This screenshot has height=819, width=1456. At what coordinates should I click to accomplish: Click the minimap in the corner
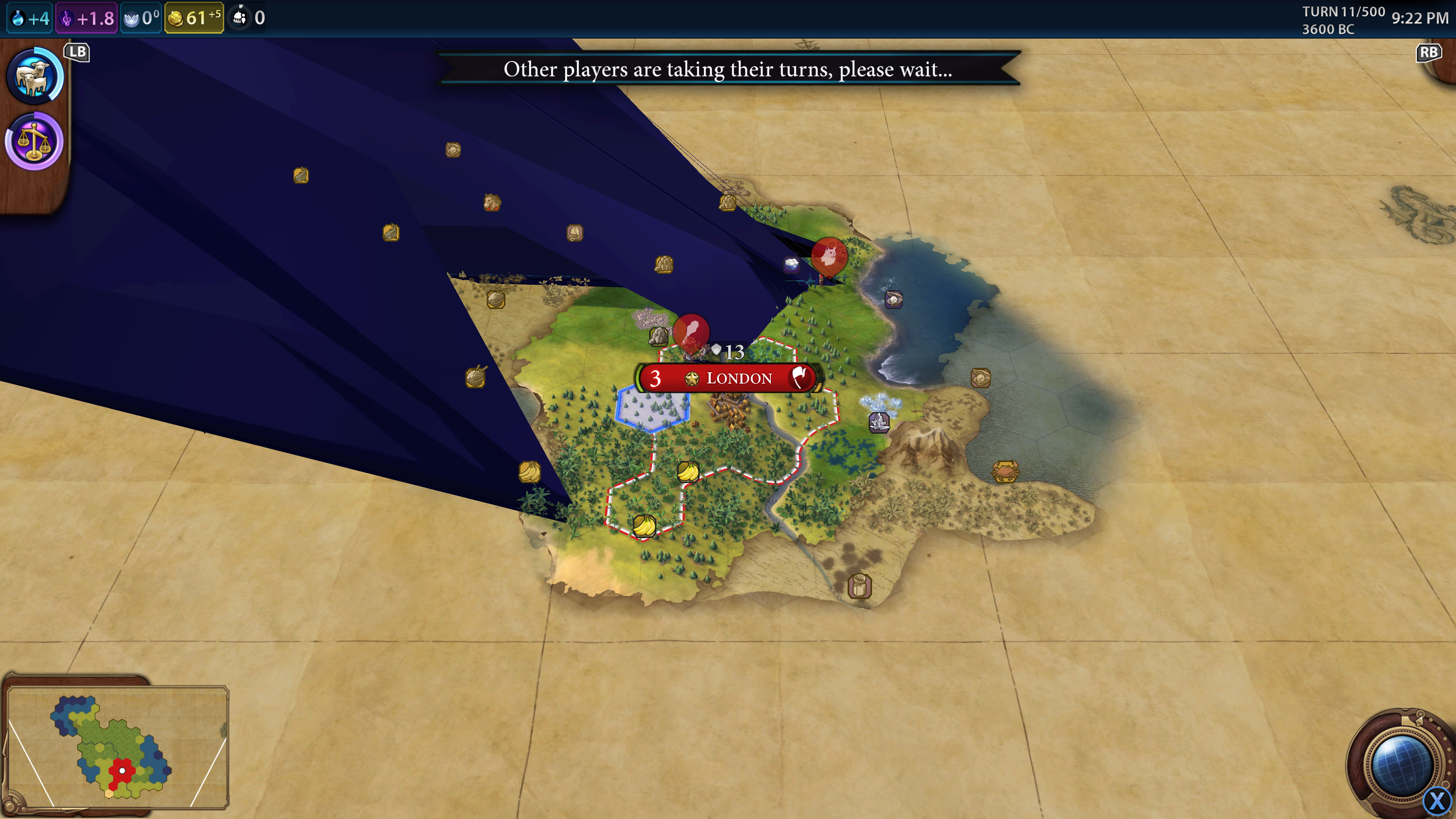118,747
